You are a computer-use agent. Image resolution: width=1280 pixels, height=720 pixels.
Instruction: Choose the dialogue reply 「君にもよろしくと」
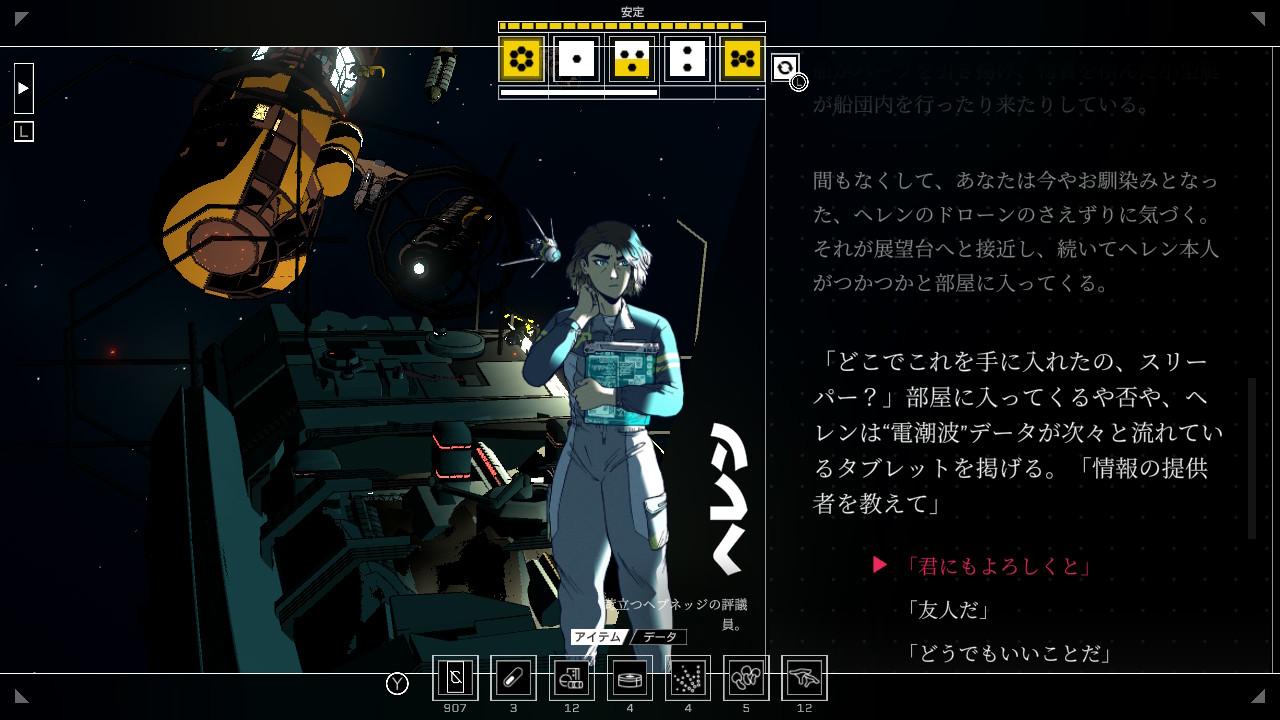click(1001, 564)
